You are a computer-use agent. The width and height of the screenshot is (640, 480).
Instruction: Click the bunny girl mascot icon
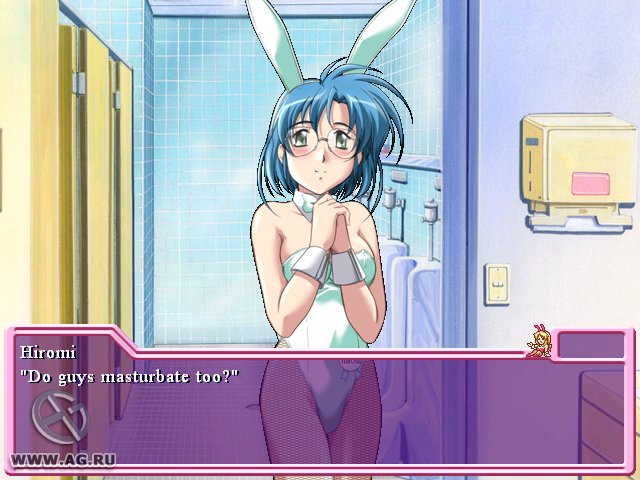(541, 341)
